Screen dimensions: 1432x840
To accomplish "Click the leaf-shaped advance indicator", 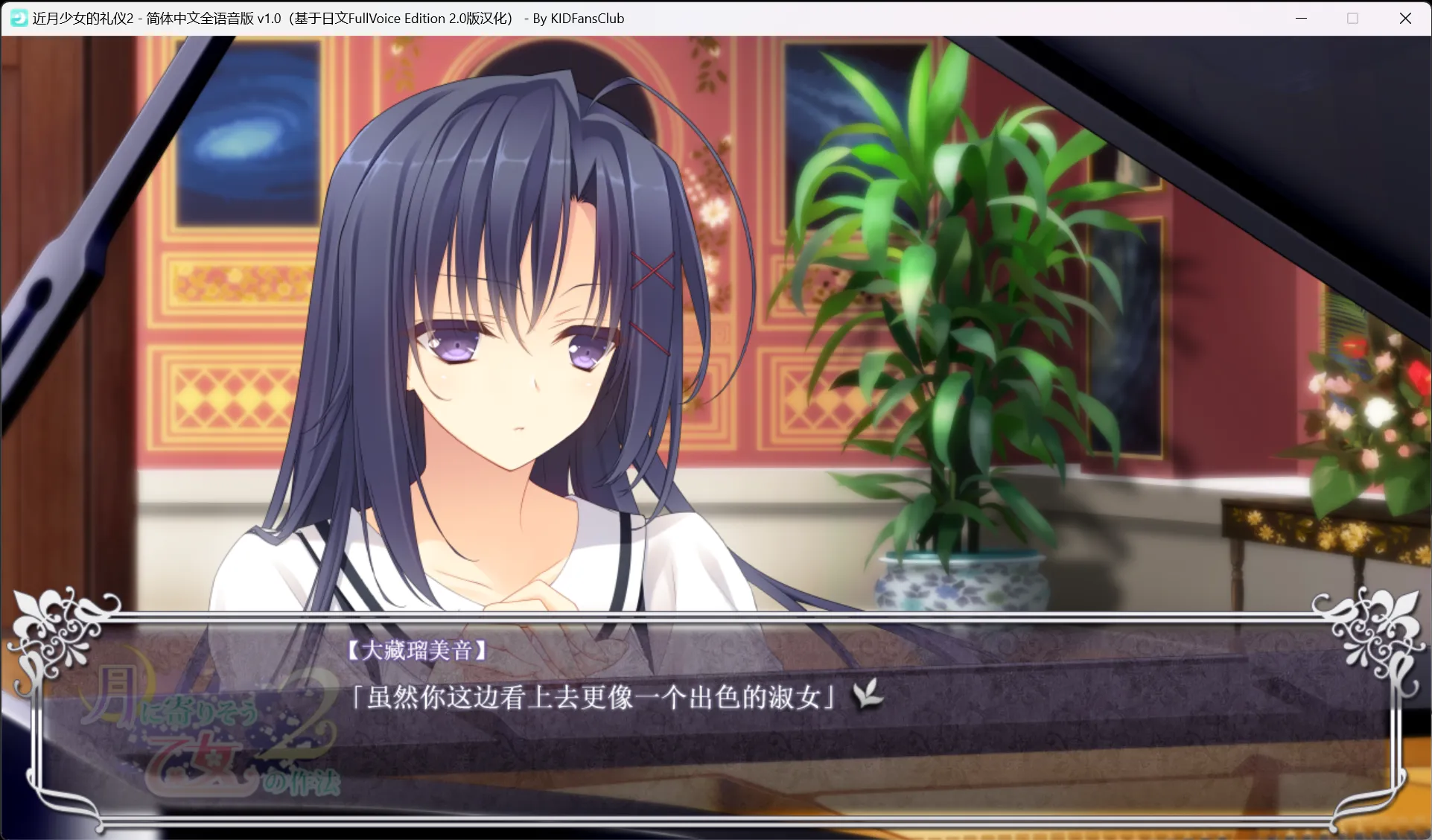I will pyautogui.click(x=868, y=693).
